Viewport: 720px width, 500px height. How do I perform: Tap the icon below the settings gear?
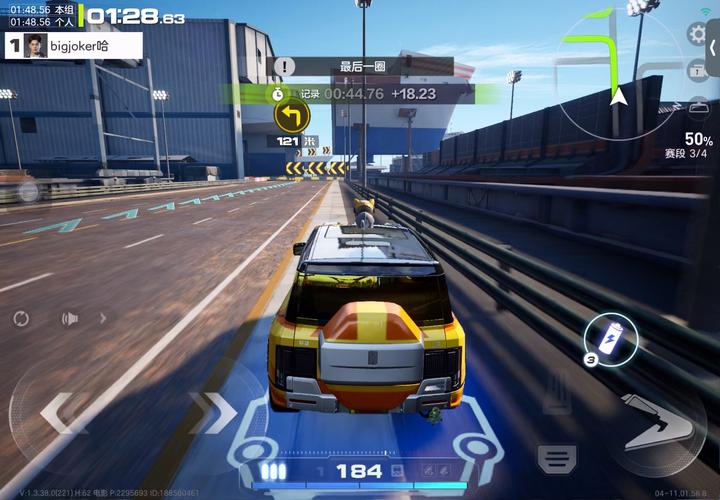click(x=697, y=69)
